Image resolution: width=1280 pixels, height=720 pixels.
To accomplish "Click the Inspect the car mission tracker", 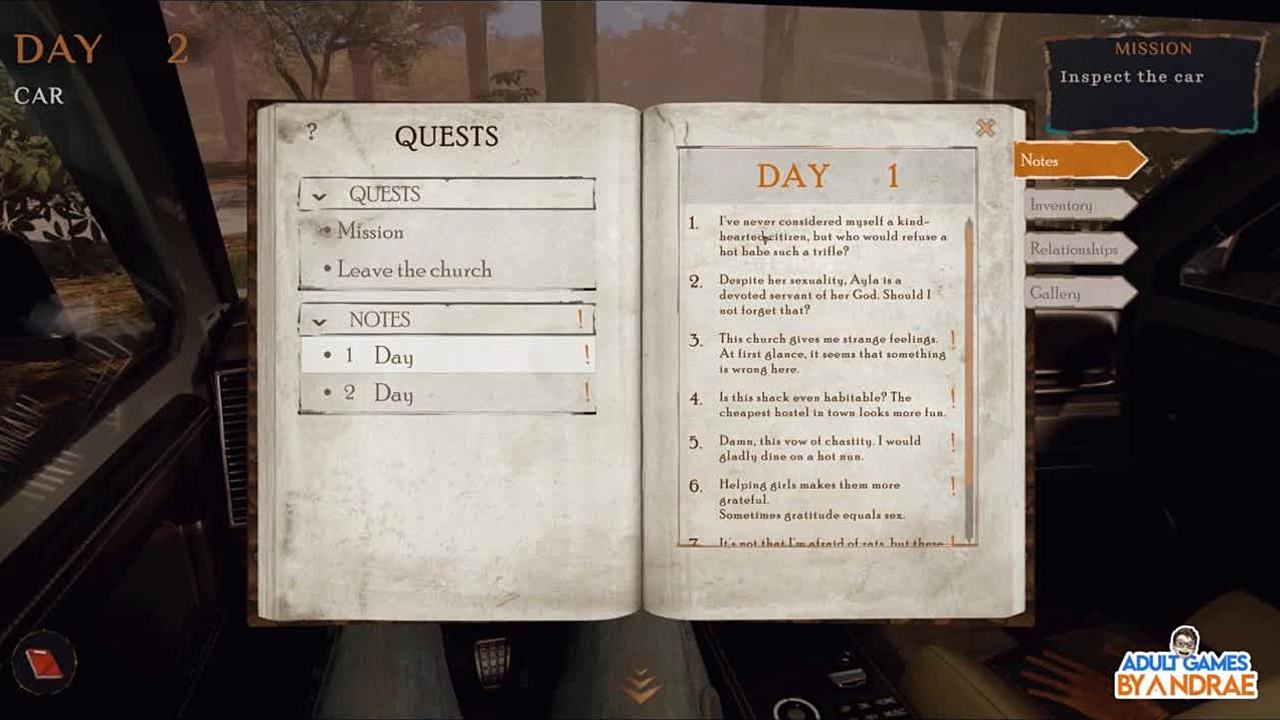I will click(1152, 85).
